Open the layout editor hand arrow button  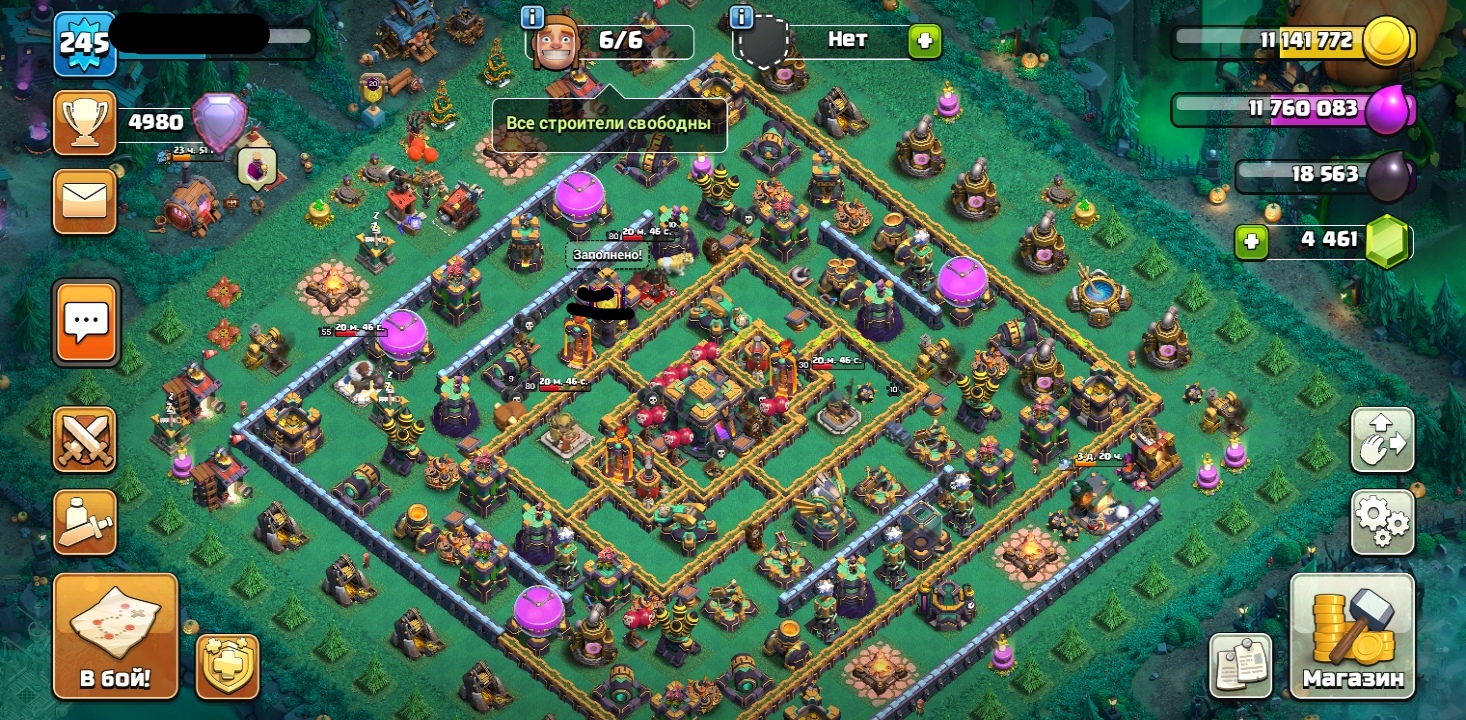coord(1382,439)
